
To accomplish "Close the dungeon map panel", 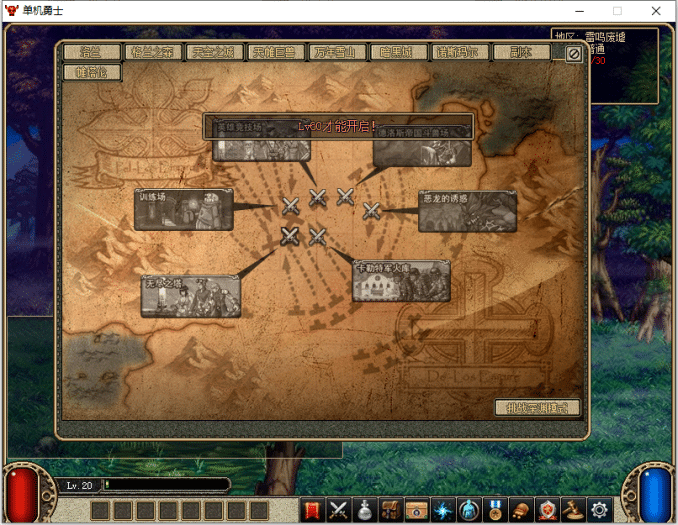I will 573,54.
